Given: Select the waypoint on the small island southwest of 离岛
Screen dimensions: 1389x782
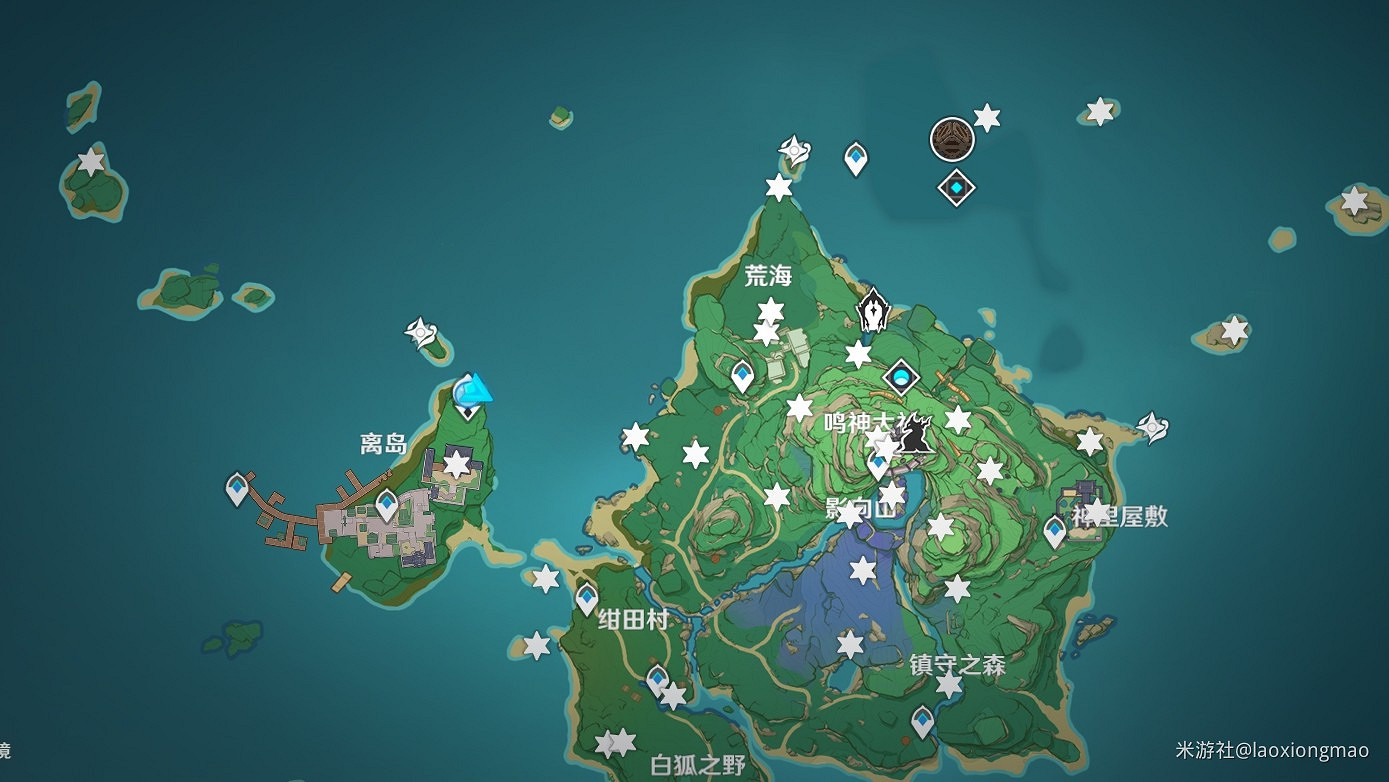Looking at the screenshot, I should (235, 489).
